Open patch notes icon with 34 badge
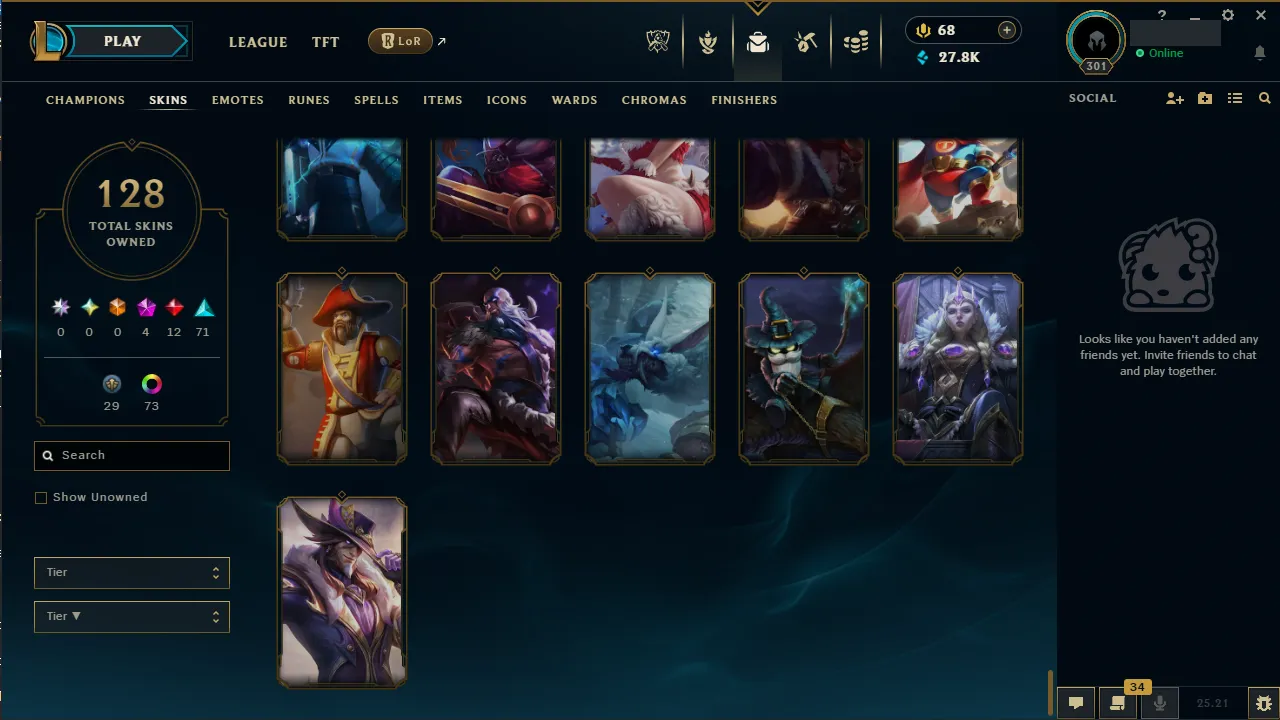 [1117, 701]
